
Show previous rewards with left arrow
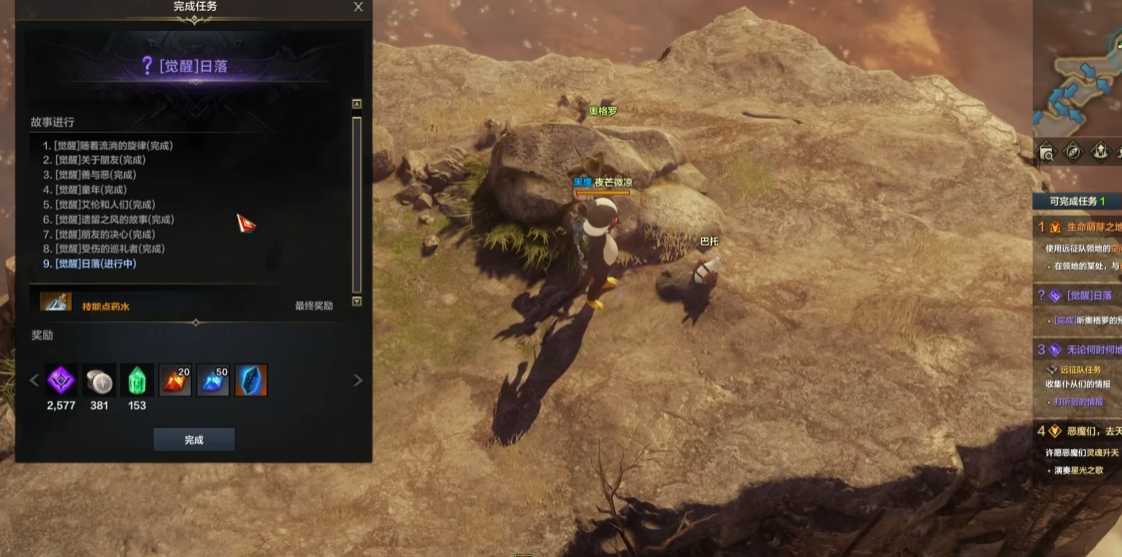click(33, 380)
